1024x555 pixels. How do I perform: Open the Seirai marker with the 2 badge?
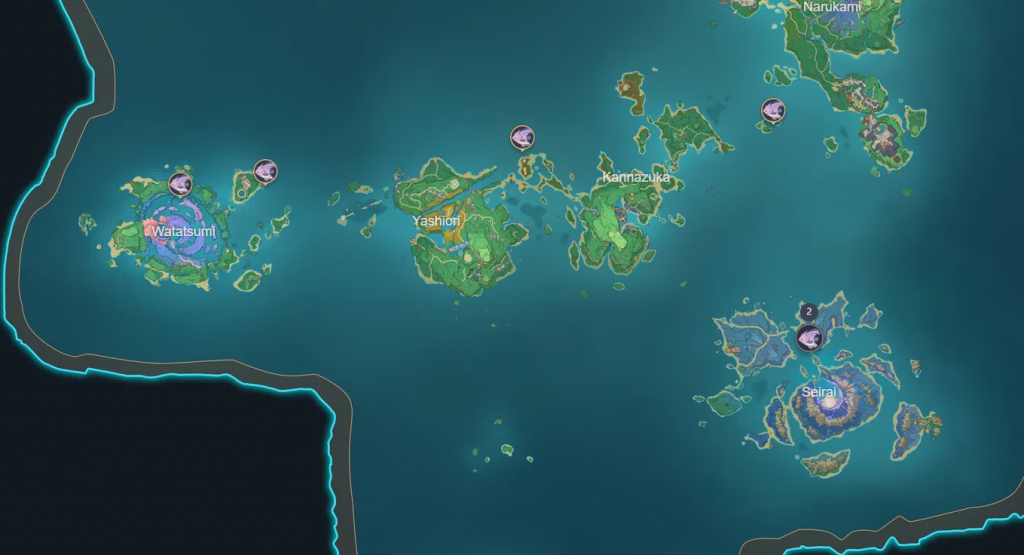pos(810,337)
